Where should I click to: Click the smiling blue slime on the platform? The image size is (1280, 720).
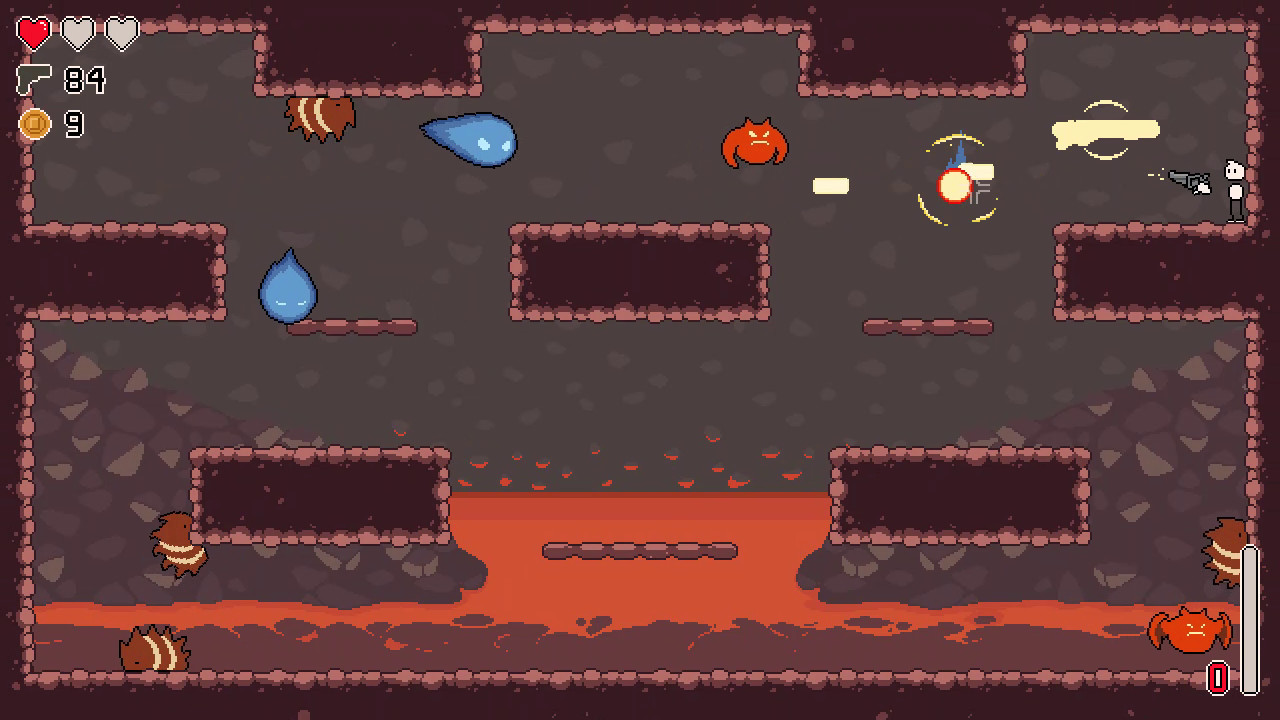(288, 288)
